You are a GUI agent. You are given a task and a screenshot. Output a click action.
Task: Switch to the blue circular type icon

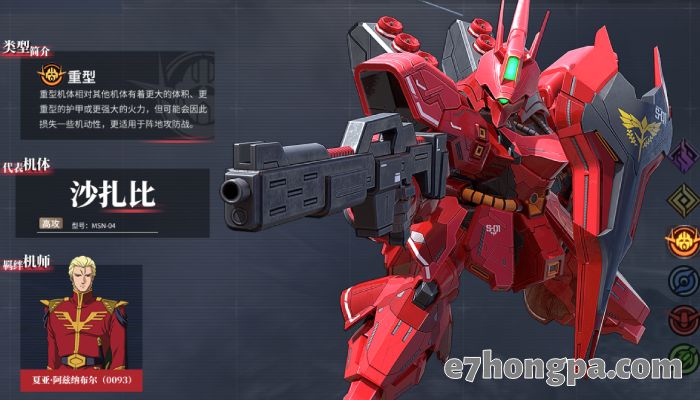point(684,278)
